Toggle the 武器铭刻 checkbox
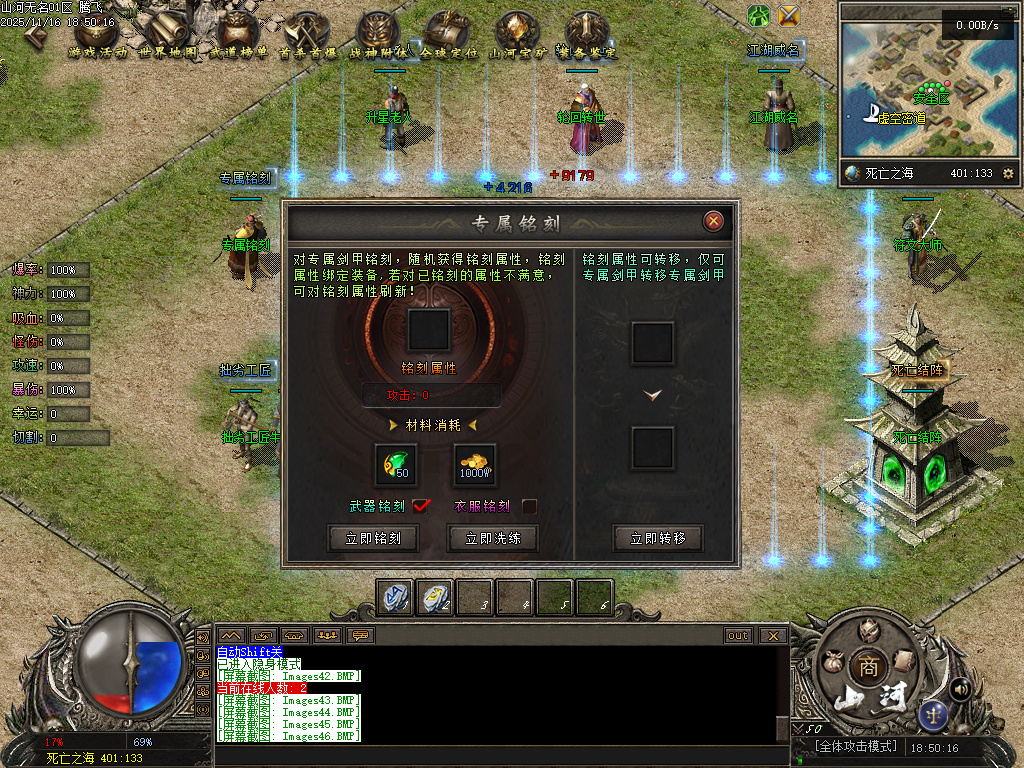This screenshot has height=768, width=1024. (420, 506)
